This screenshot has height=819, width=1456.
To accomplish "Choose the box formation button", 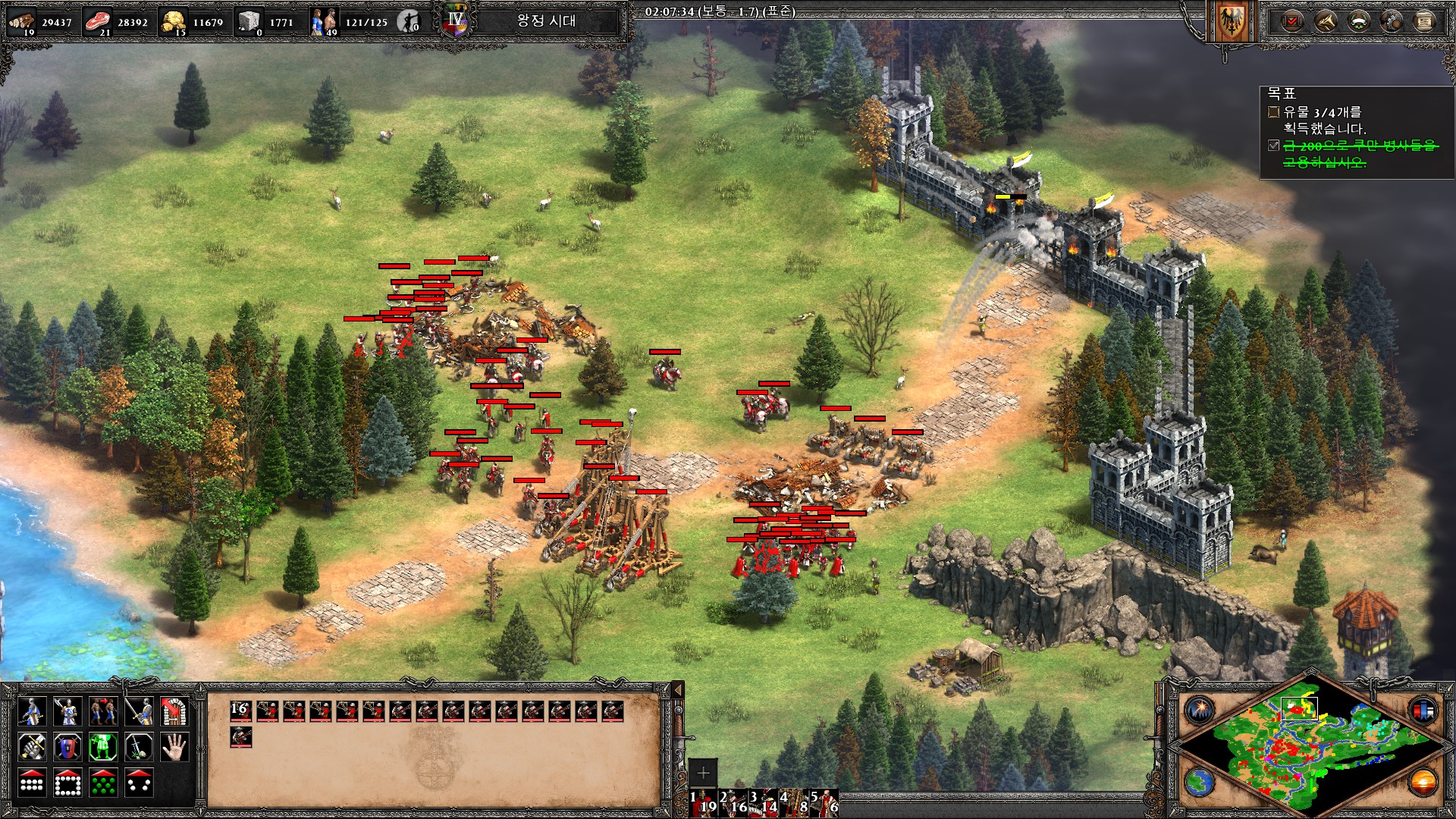I will click(x=67, y=783).
